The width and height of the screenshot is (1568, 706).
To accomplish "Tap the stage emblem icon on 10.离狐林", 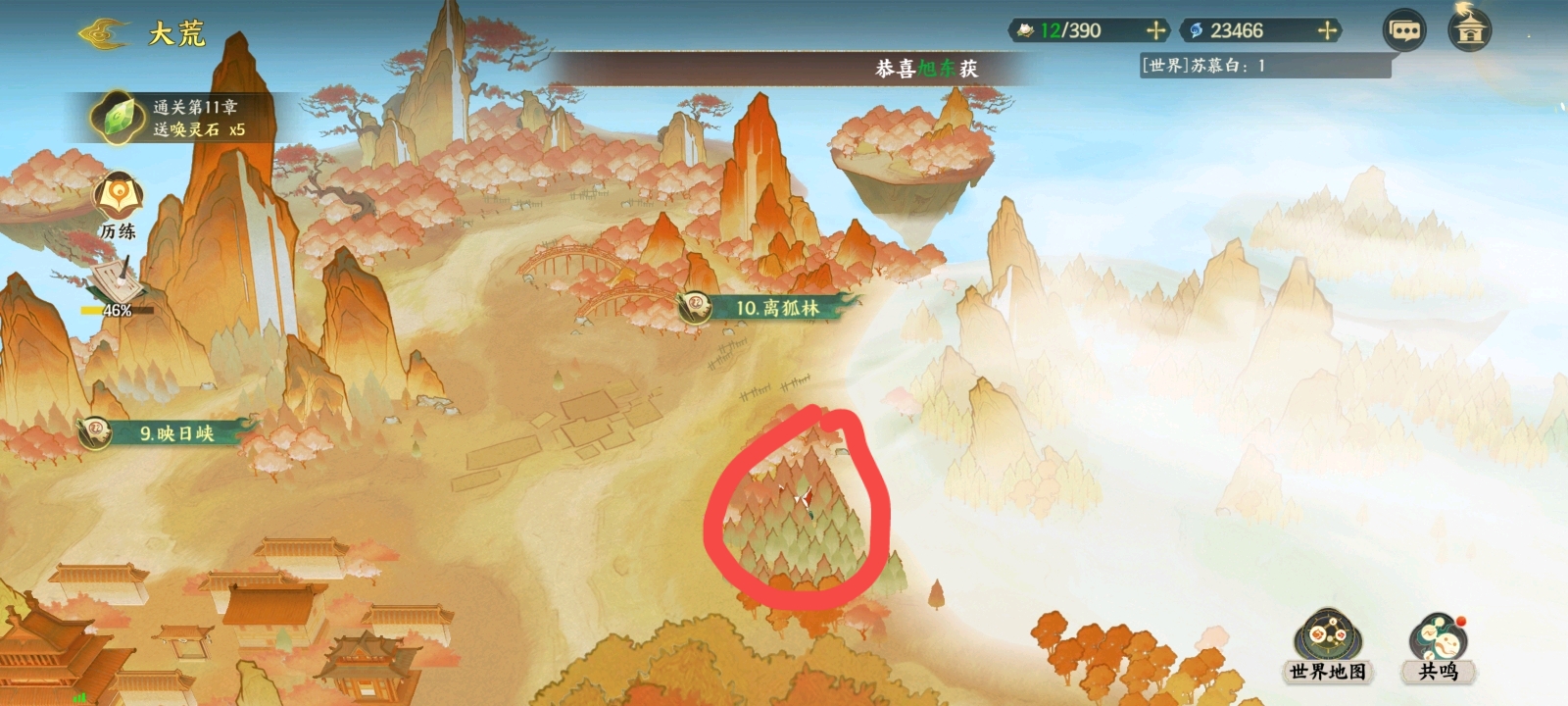I will pos(697,307).
